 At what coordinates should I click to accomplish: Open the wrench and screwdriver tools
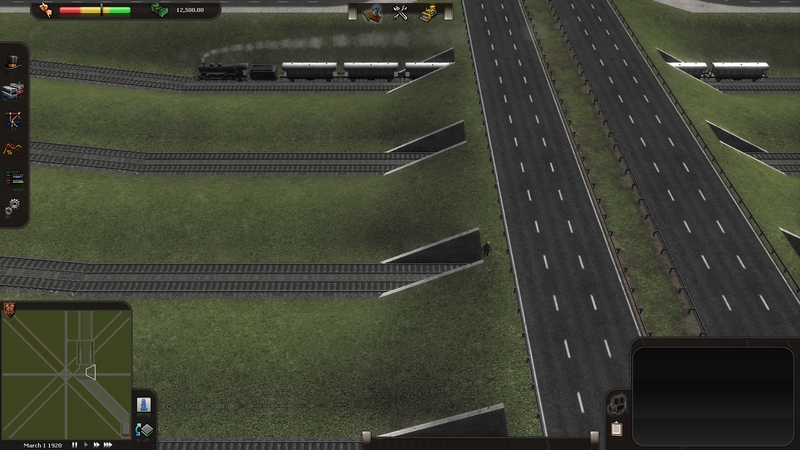401,12
